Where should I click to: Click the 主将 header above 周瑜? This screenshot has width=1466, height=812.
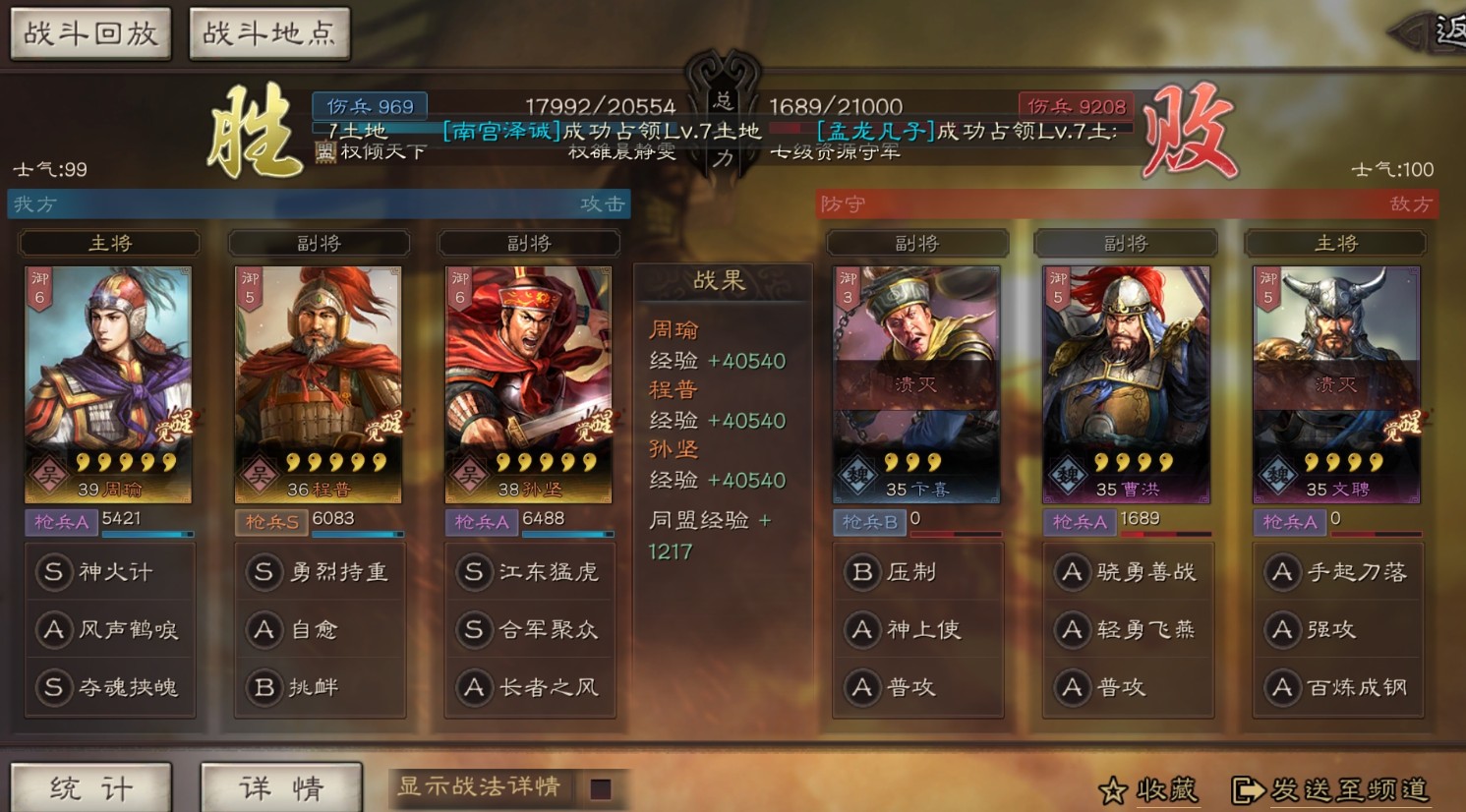coord(109,243)
